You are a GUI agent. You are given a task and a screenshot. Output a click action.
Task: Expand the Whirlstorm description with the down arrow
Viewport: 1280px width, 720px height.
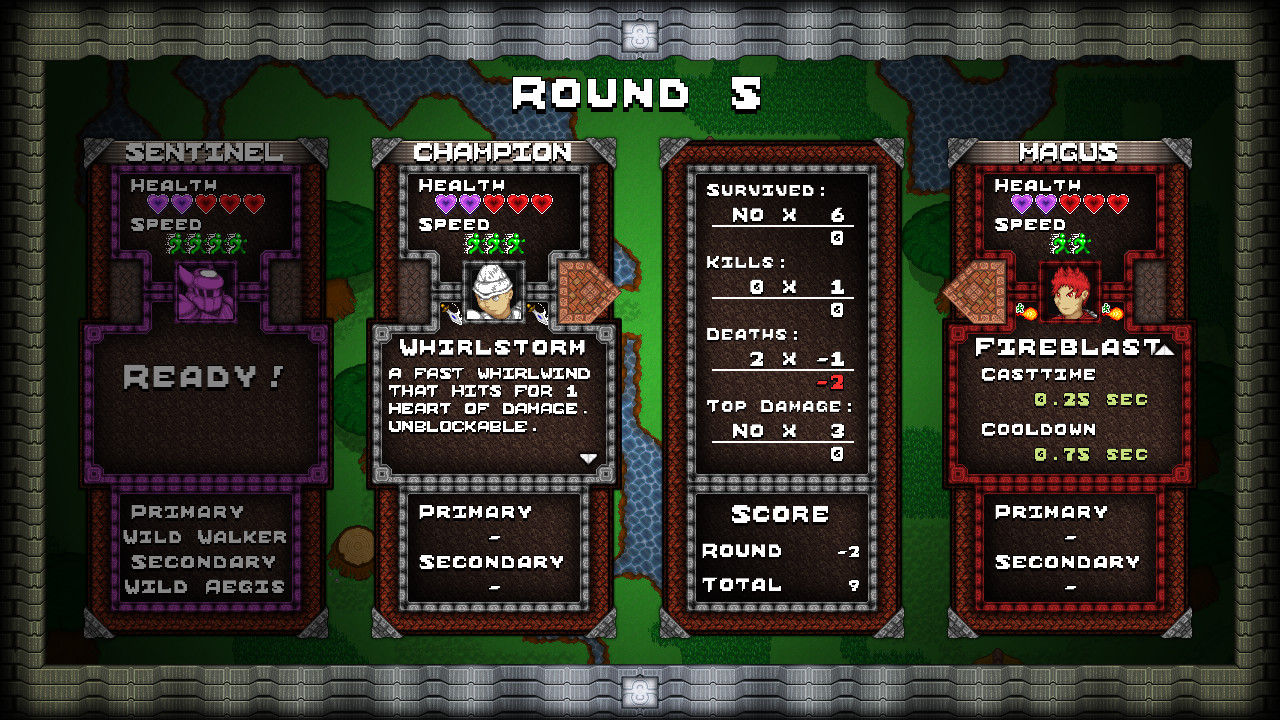(x=589, y=457)
